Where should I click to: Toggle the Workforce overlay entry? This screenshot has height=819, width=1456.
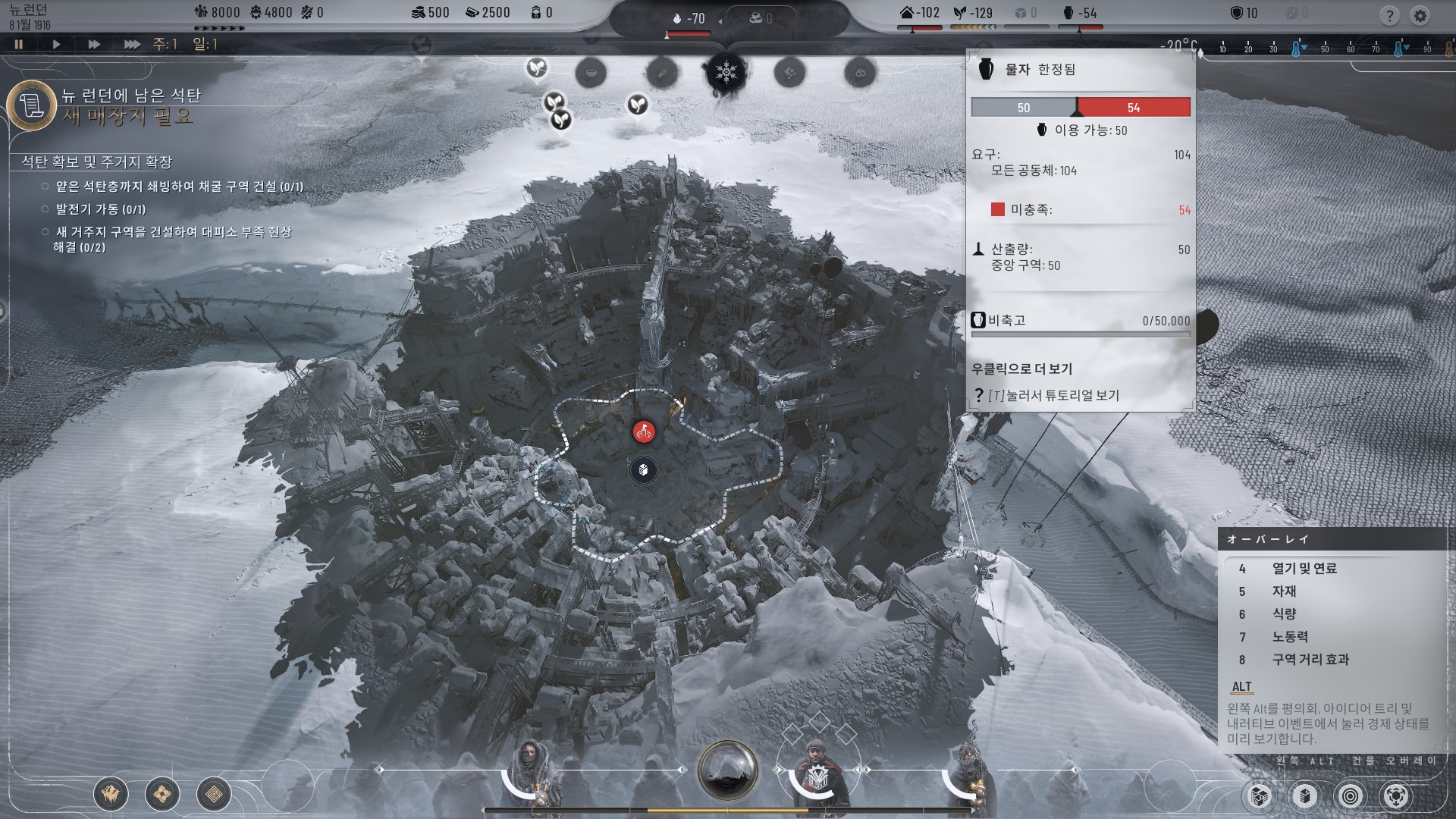[x=1289, y=637]
